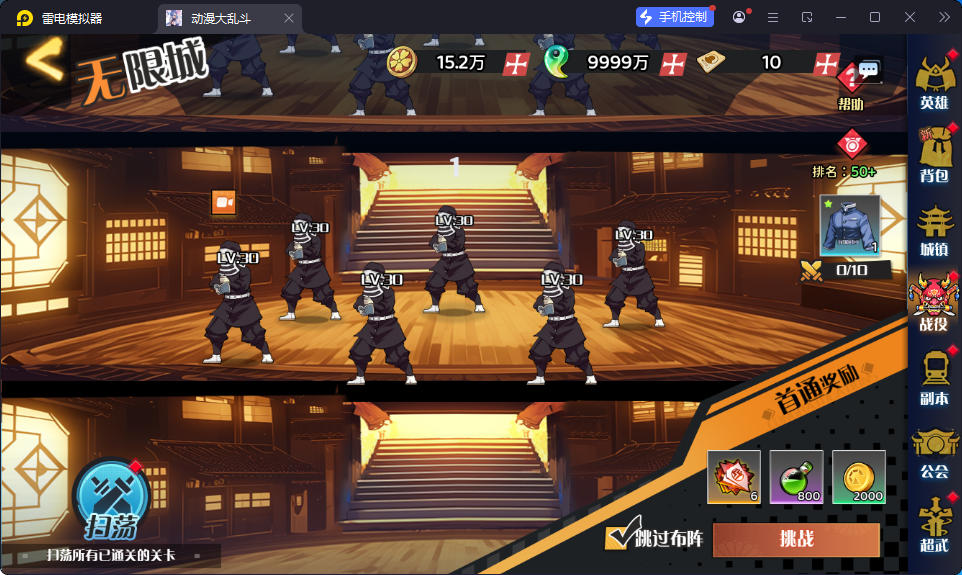Go to the 城镇 town menu
The width and height of the screenshot is (962, 575).
point(934,229)
